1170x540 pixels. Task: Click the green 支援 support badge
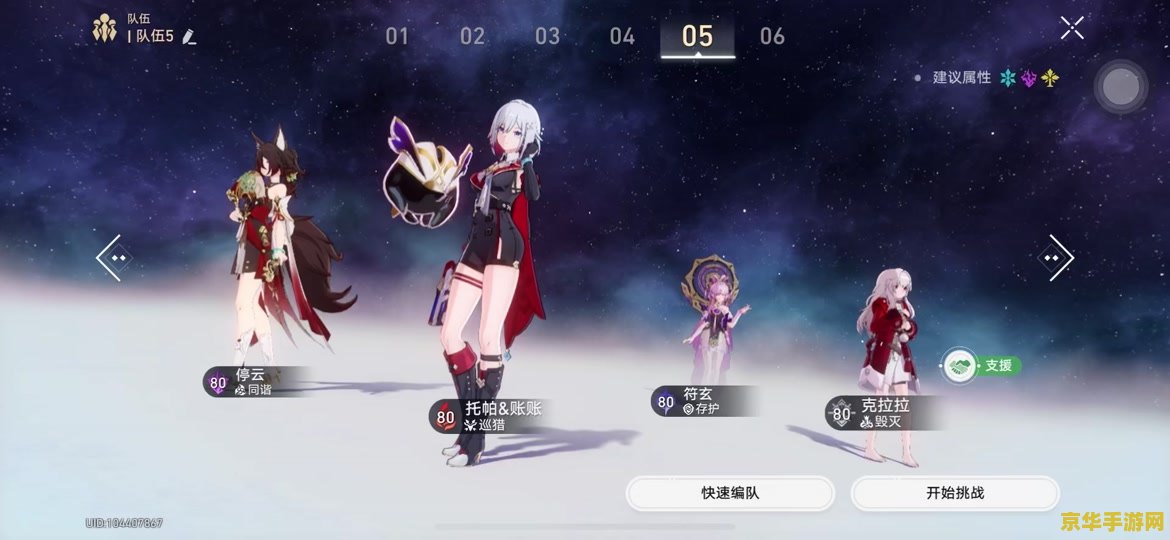[981, 366]
